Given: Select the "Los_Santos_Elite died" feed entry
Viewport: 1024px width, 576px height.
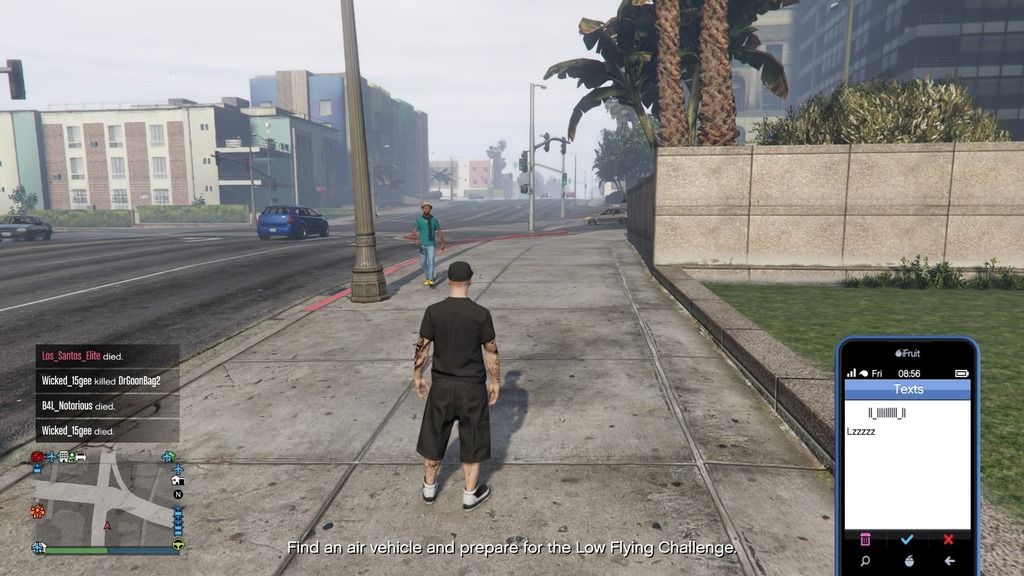Looking at the screenshot, I should tap(82, 356).
